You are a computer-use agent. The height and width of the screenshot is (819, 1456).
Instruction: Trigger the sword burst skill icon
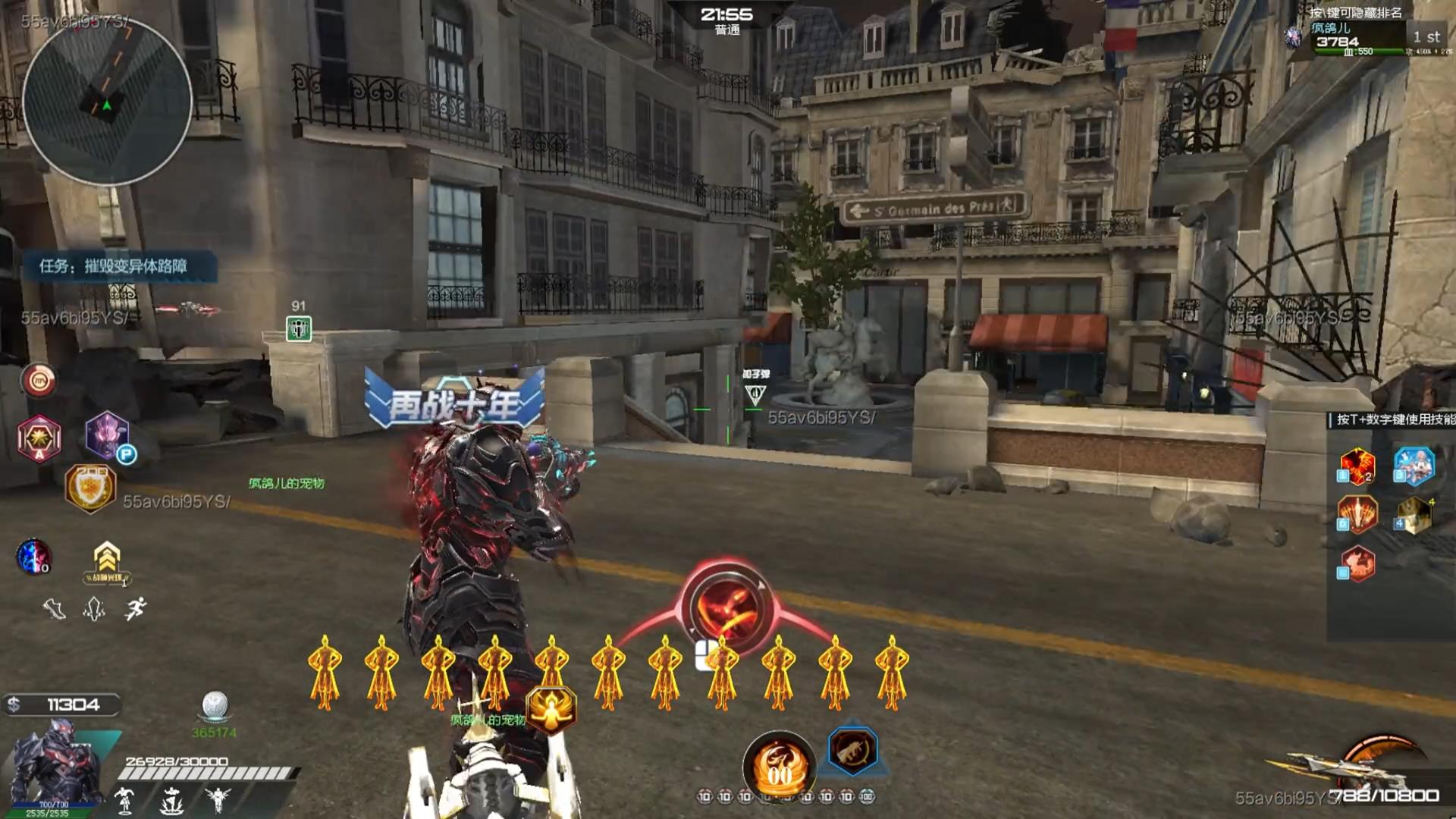(1357, 515)
